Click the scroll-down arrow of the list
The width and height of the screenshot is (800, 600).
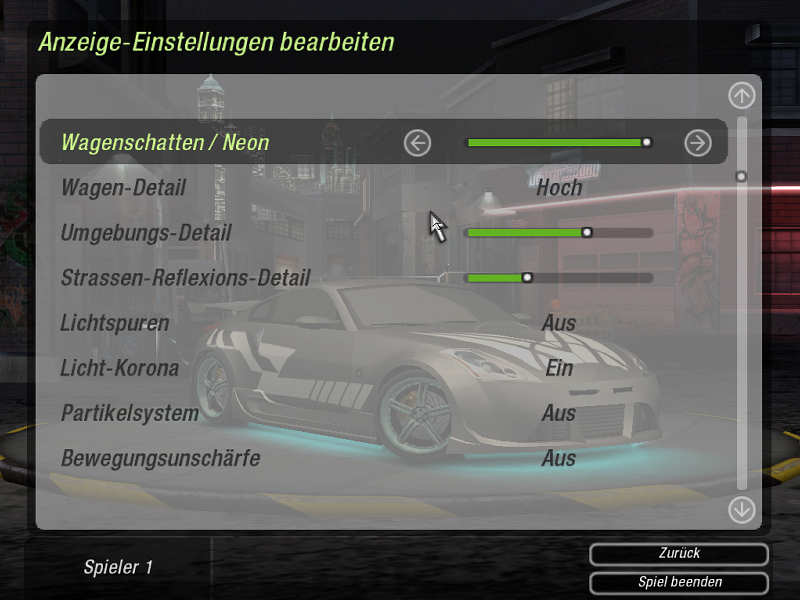(741, 510)
